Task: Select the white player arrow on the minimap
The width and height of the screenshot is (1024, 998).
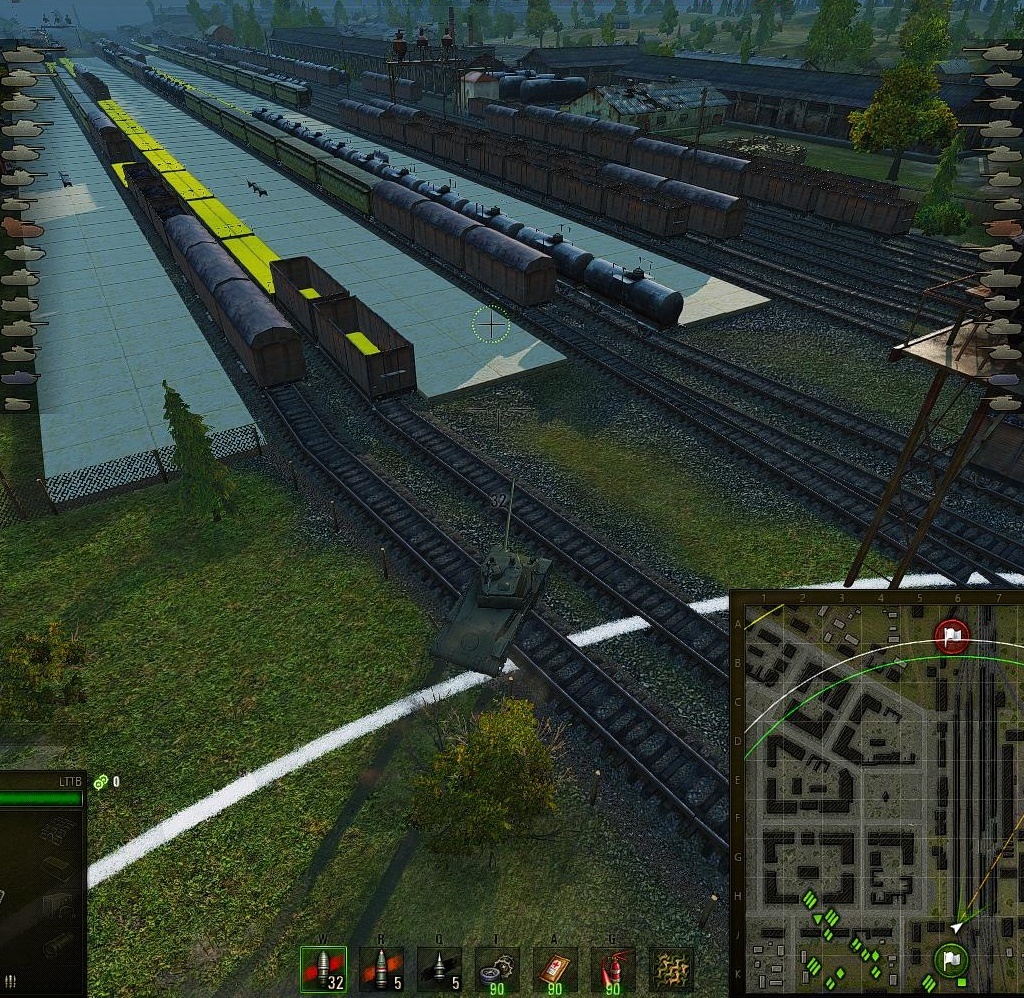Action: (x=957, y=927)
